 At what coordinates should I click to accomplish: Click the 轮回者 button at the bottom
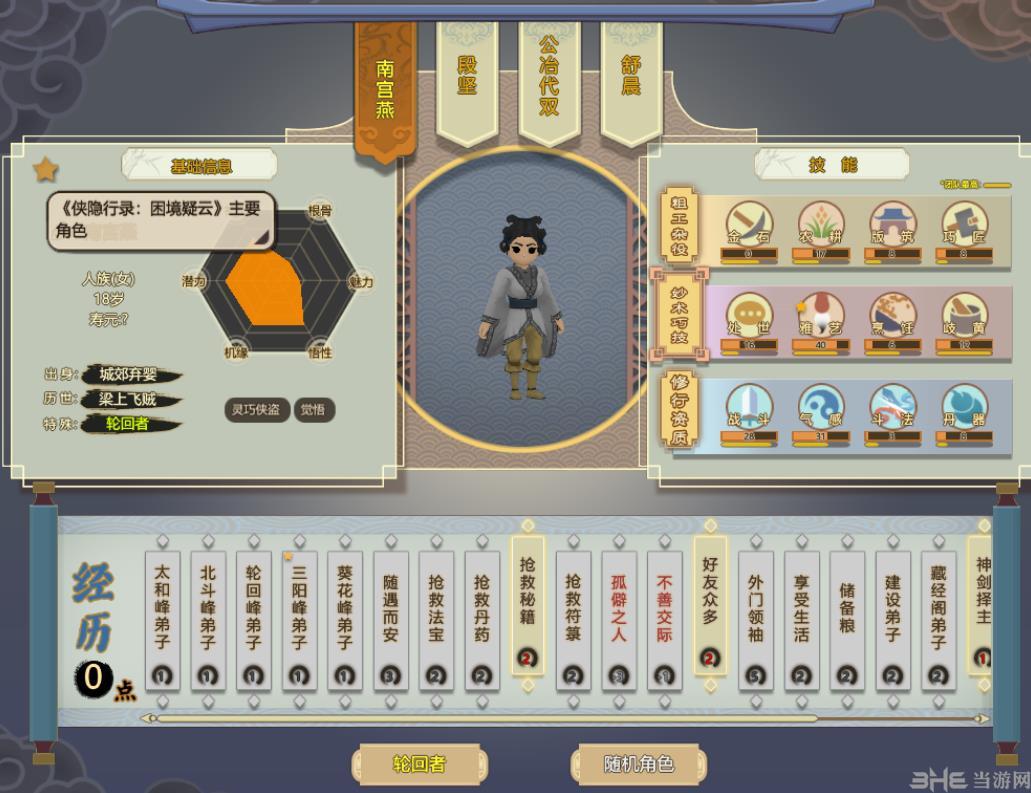click(419, 765)
